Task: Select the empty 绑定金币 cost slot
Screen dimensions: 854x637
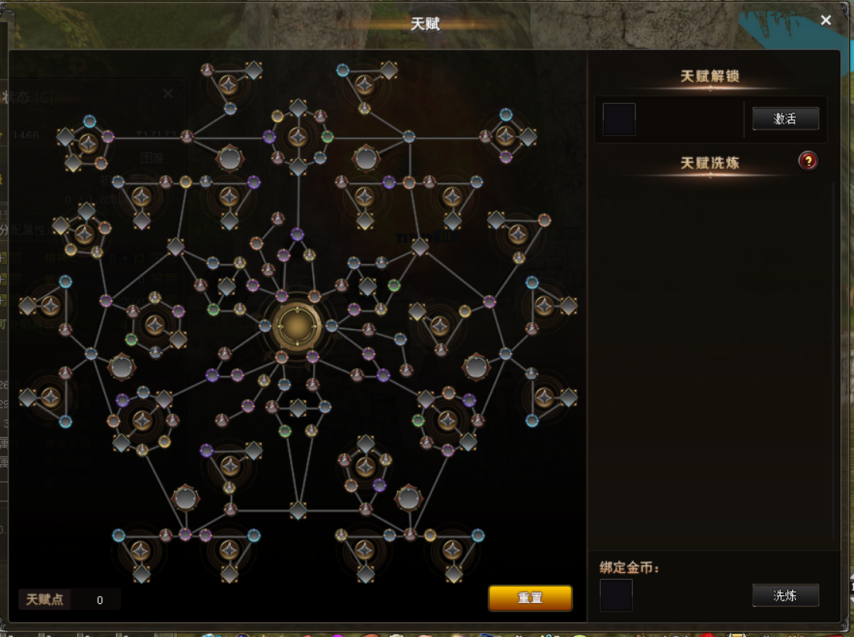Action: (x=616, y=596)
